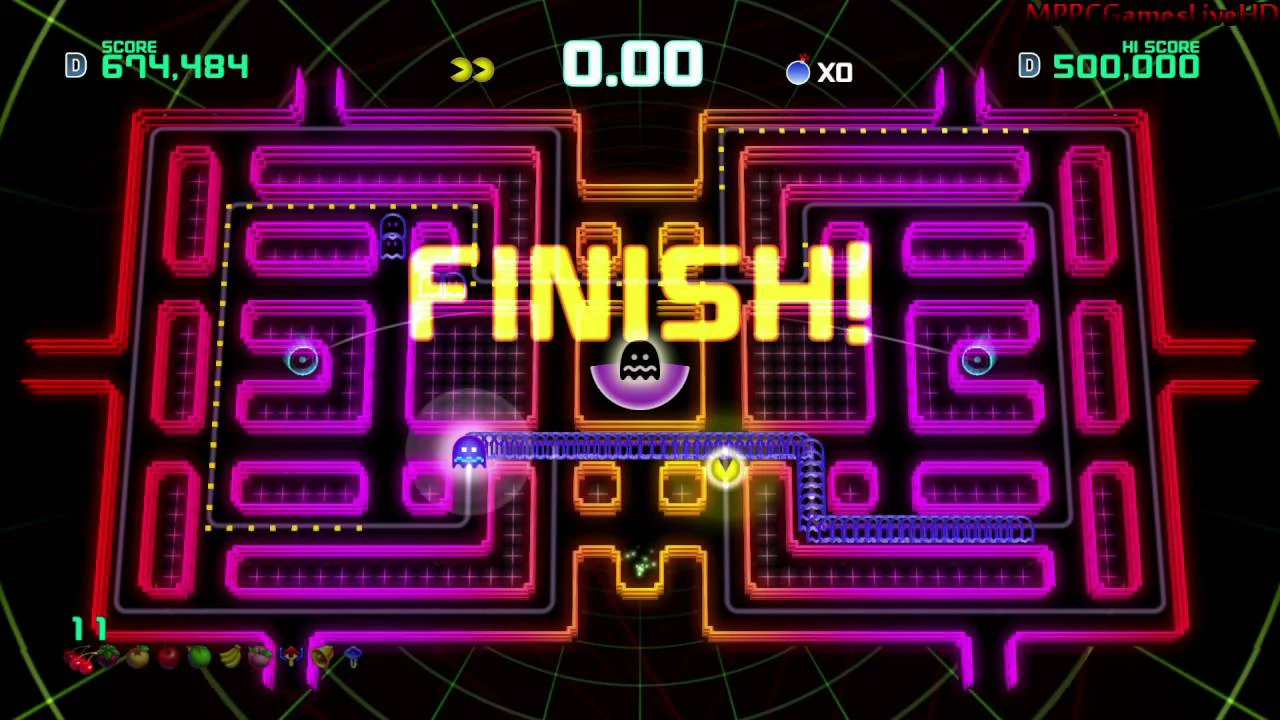Select the green melon icon
Image resolution: width=1280 pixels, height=720 pixels.
pos(199,658)
